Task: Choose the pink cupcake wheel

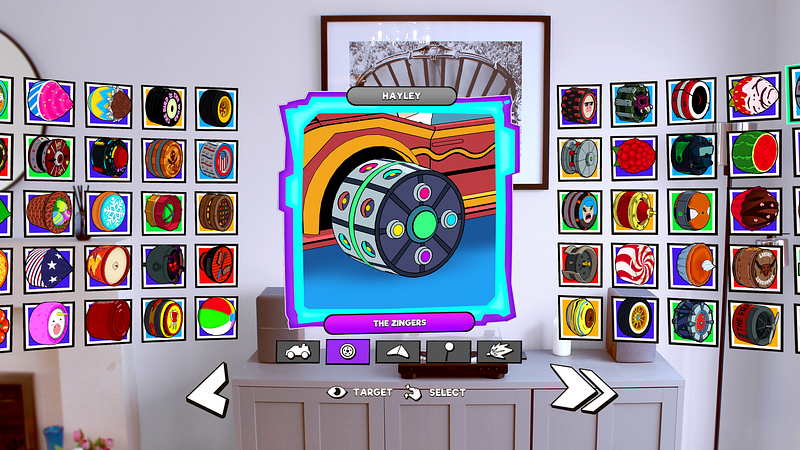Action: pos(49,102)
